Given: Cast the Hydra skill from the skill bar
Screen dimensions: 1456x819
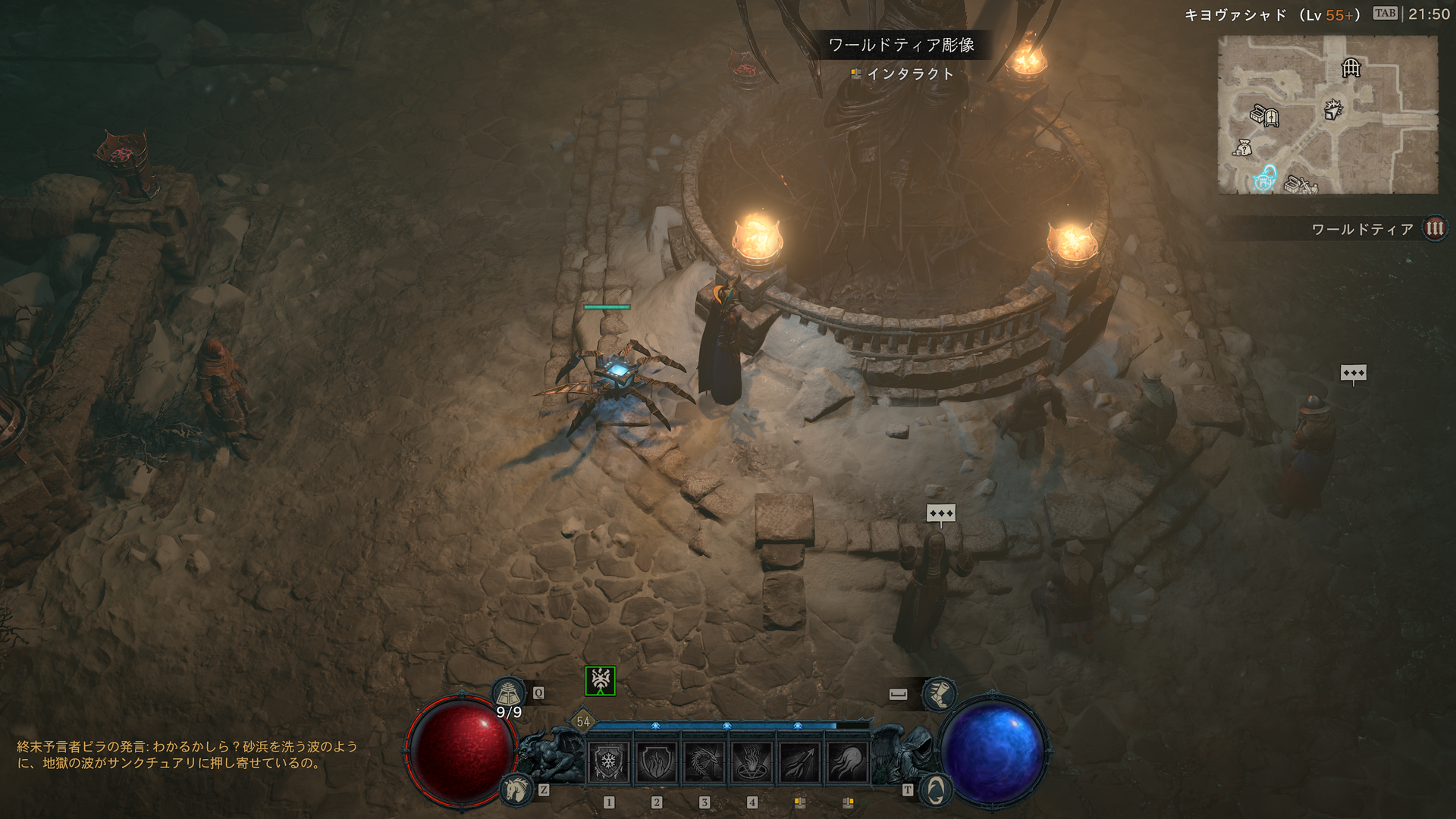Looking at the screenshot, I should (x=704, y=761).
